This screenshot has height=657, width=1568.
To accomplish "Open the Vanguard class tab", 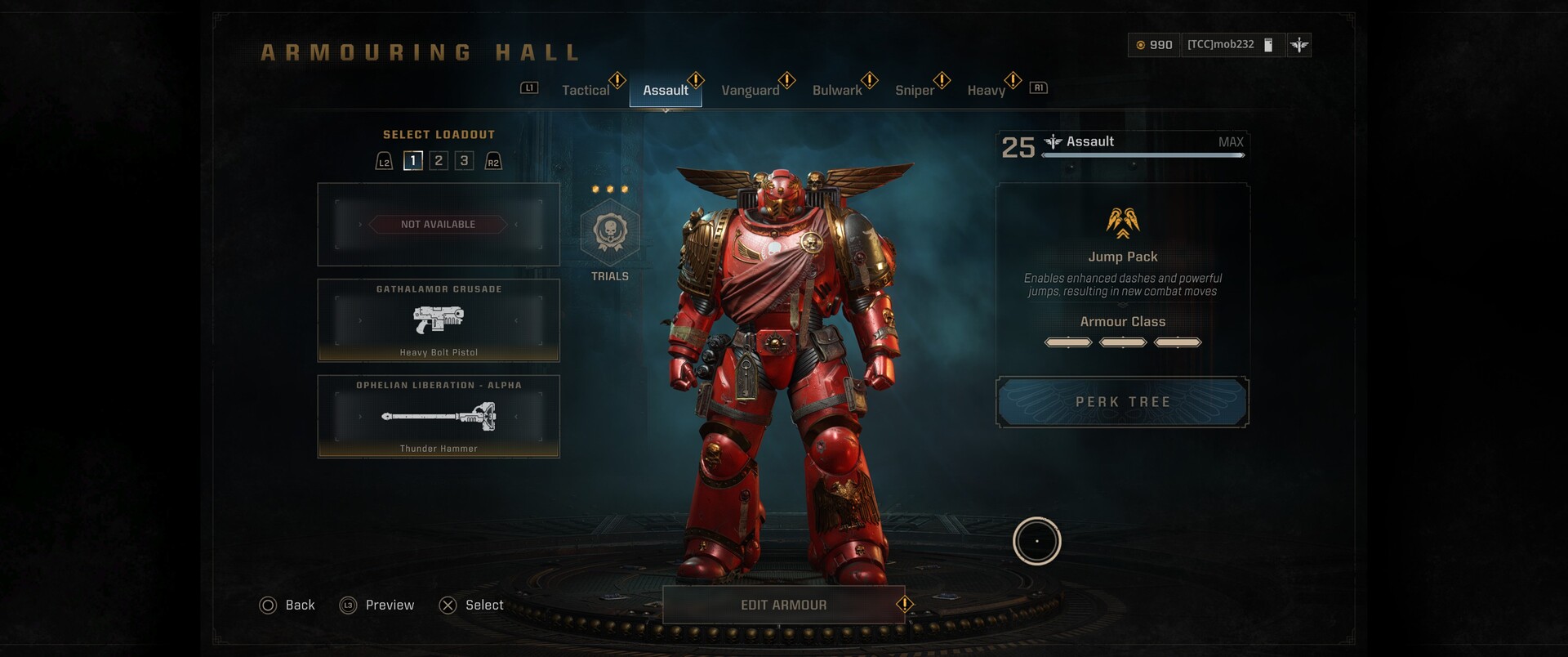I will coord(751,91).
